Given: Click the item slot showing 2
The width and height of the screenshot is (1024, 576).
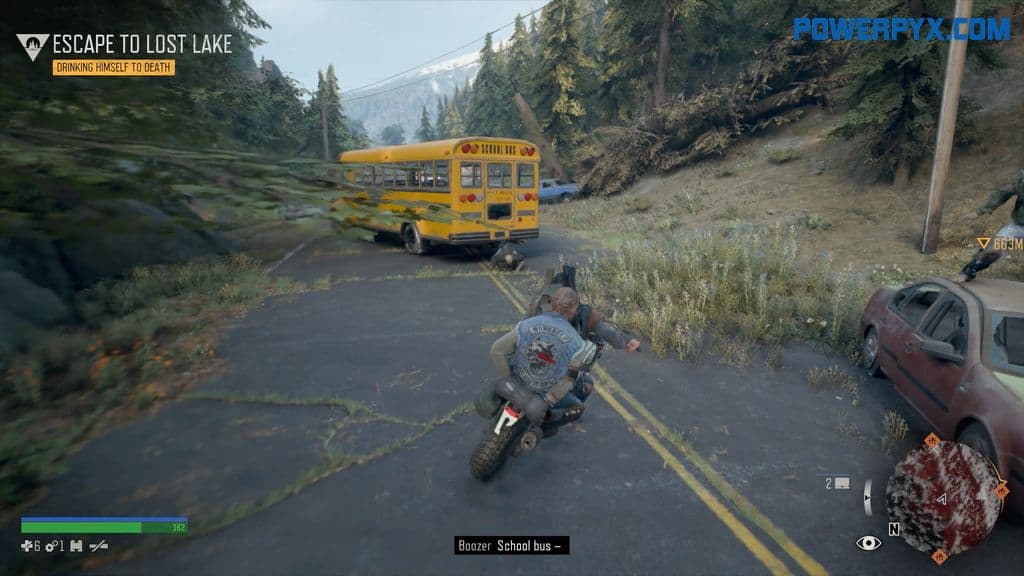Looking at the screenshot, I should pos(837,483).
